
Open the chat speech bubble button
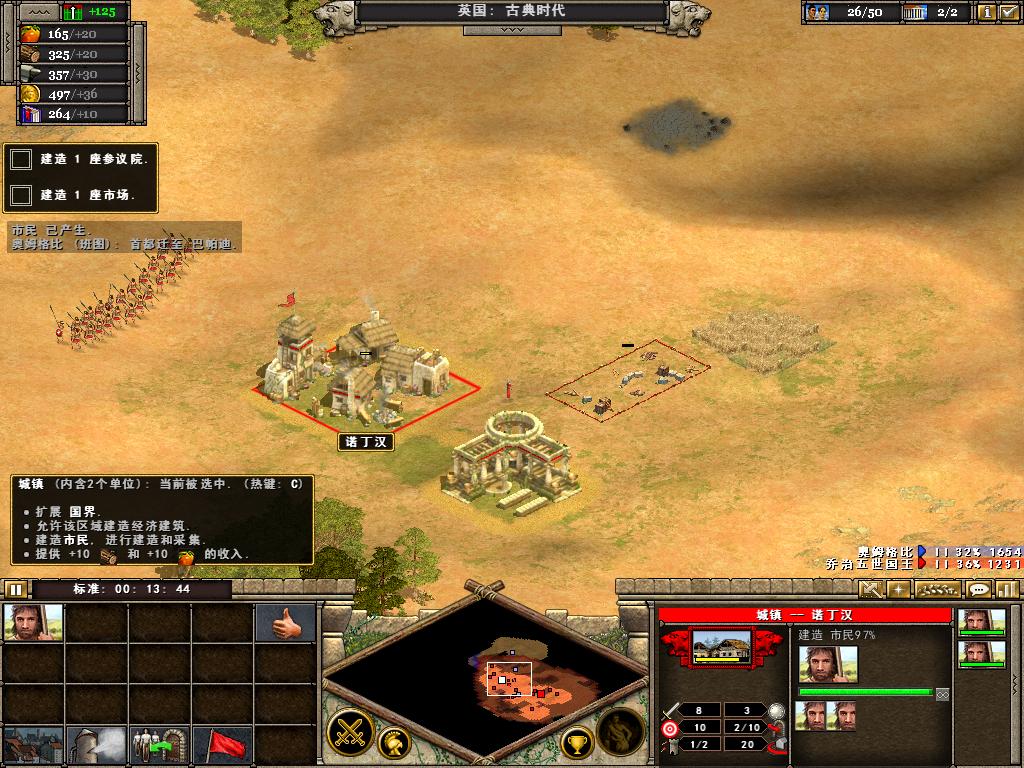(977, 589)
